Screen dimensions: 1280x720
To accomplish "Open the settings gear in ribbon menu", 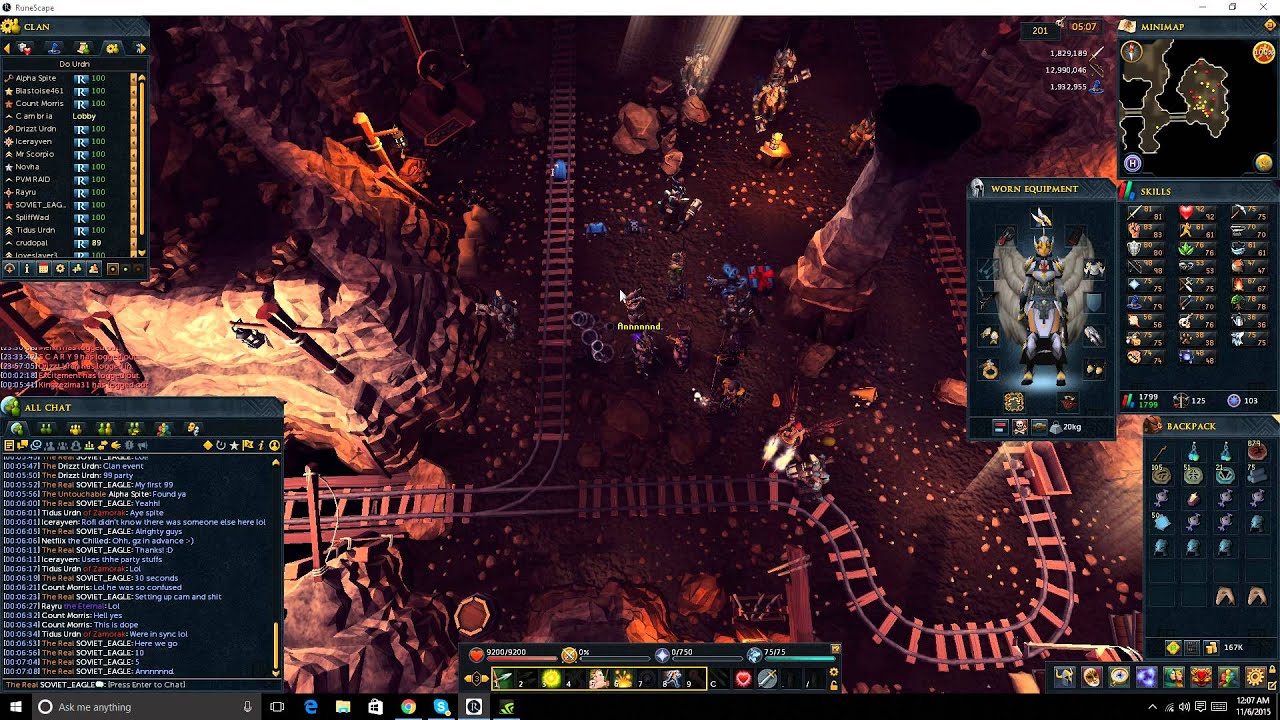I will [1255, 678].
